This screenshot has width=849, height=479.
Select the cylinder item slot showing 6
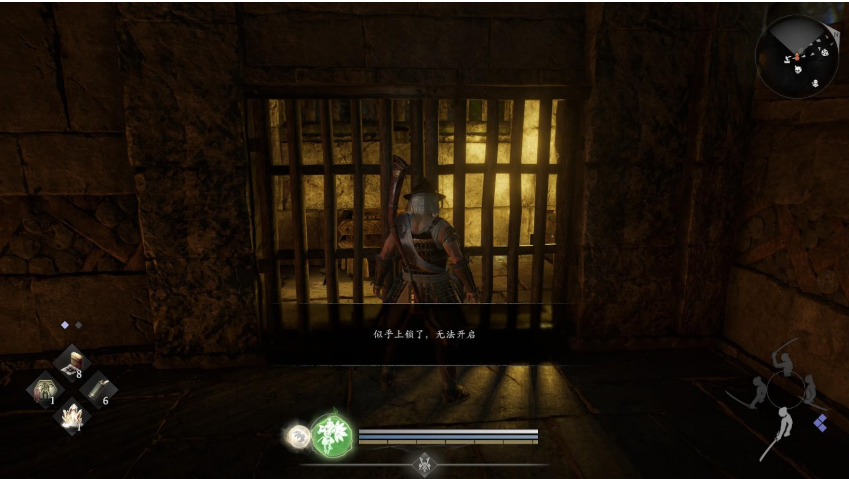pos(97,390)
